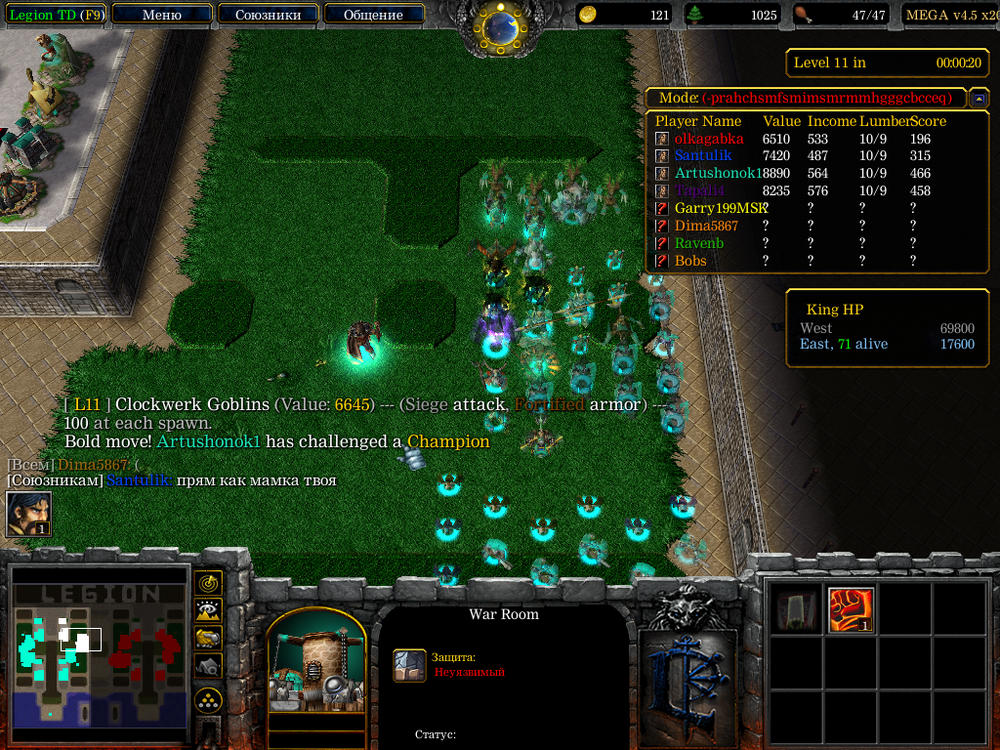The image size is (1000, 750).
Task: Select the greyed-out banner ability icon
Action: coord(797,610)
